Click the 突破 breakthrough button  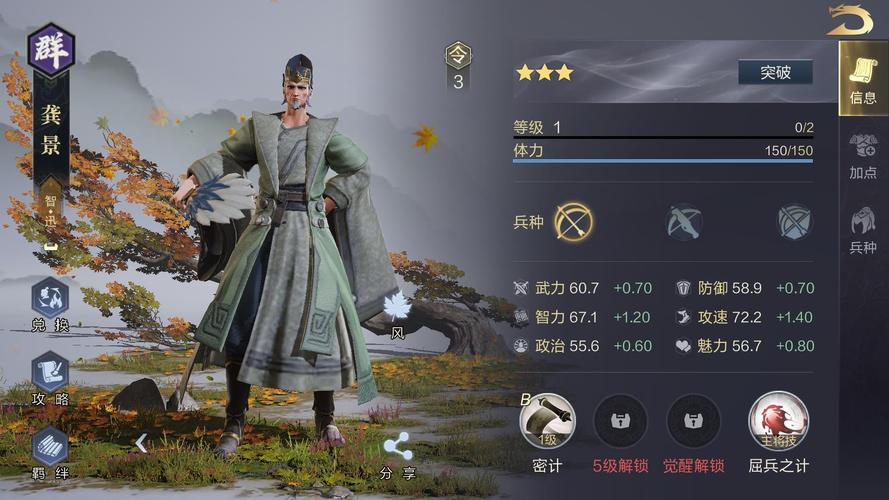(775, 72)
